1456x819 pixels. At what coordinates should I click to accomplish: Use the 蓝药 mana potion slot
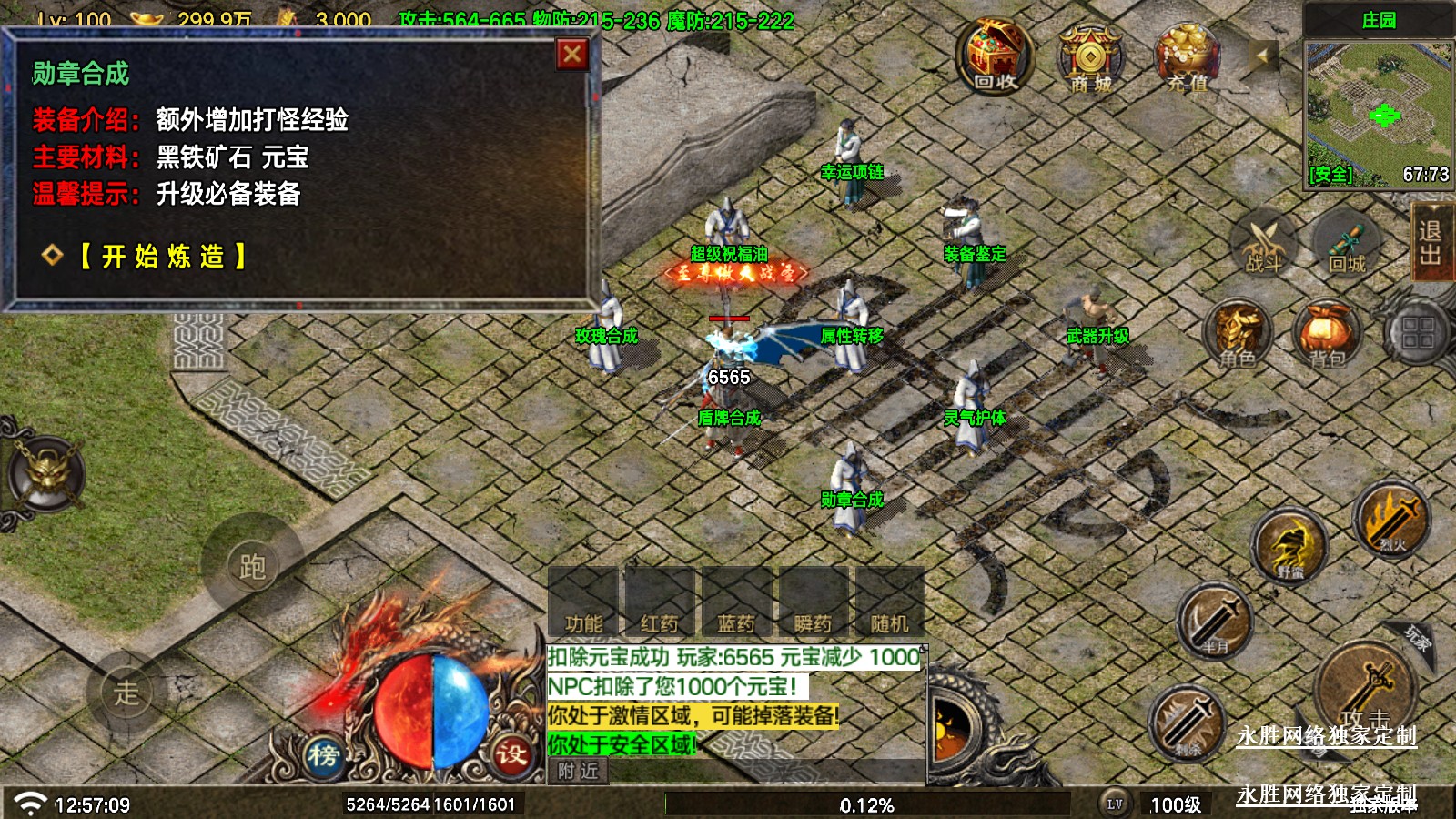coord(736,602)
